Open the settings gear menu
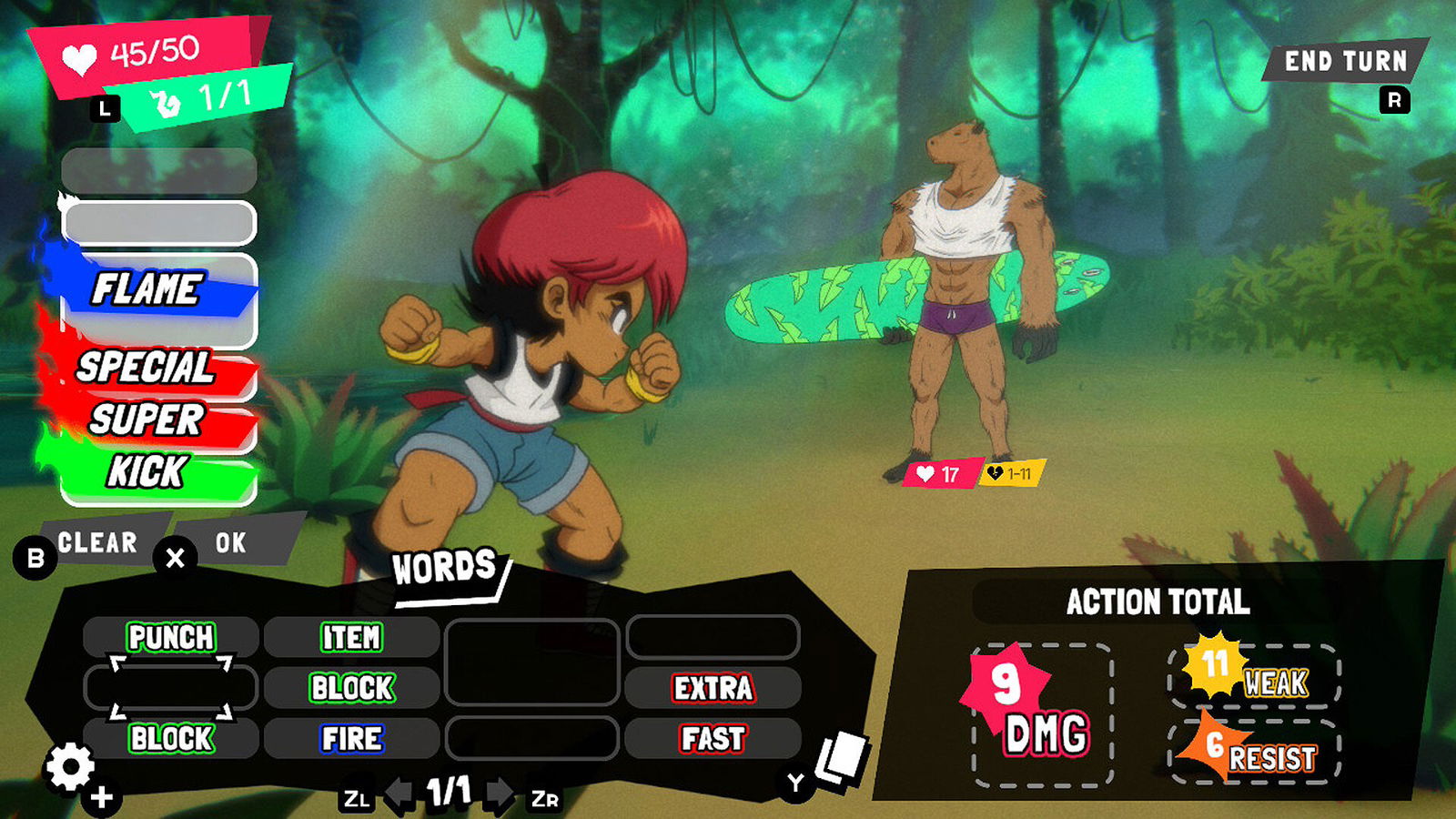This screenshot has height=819, width=1456. pos(70,767)
